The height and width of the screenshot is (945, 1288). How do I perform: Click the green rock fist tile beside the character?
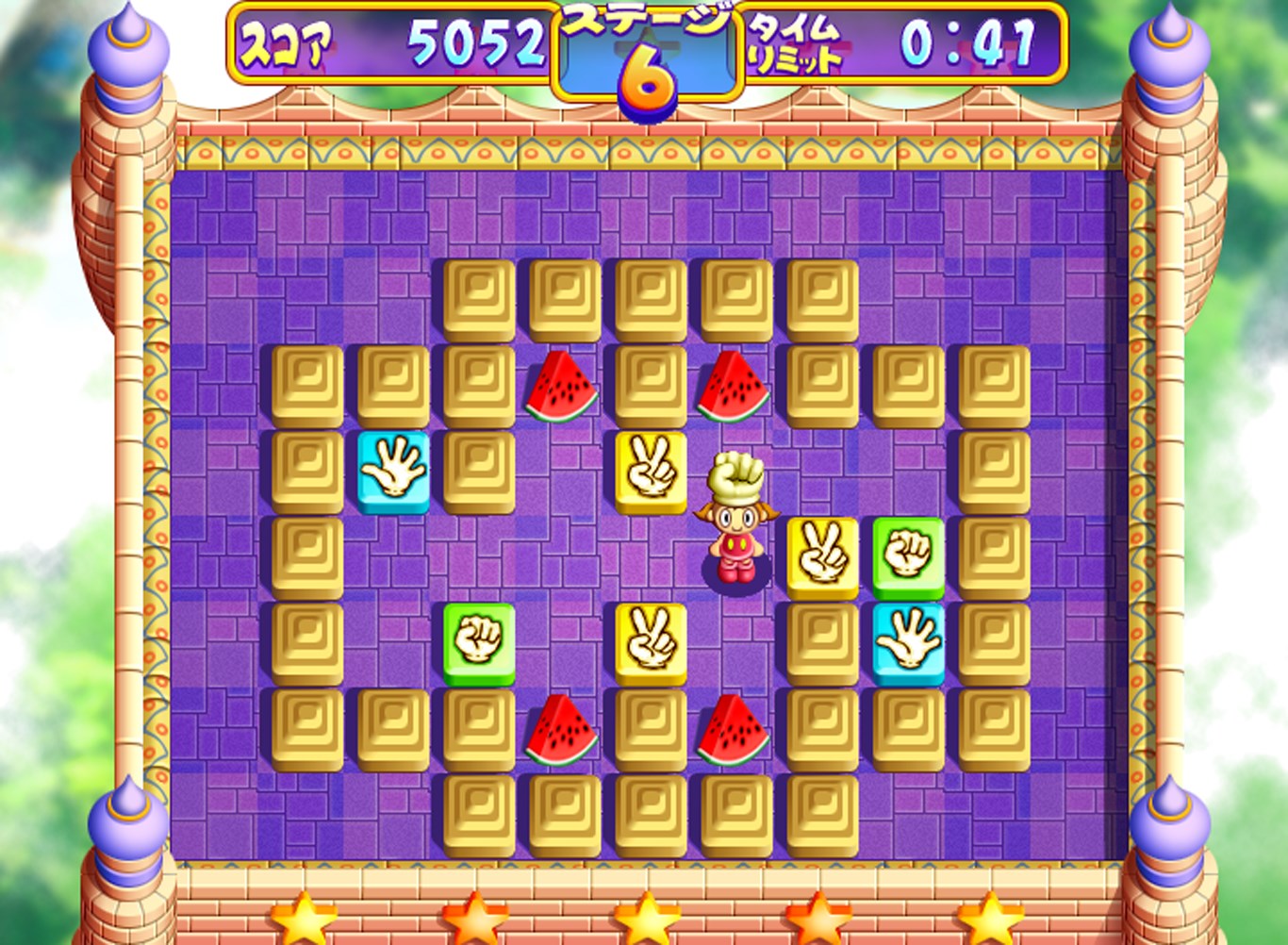908,556
